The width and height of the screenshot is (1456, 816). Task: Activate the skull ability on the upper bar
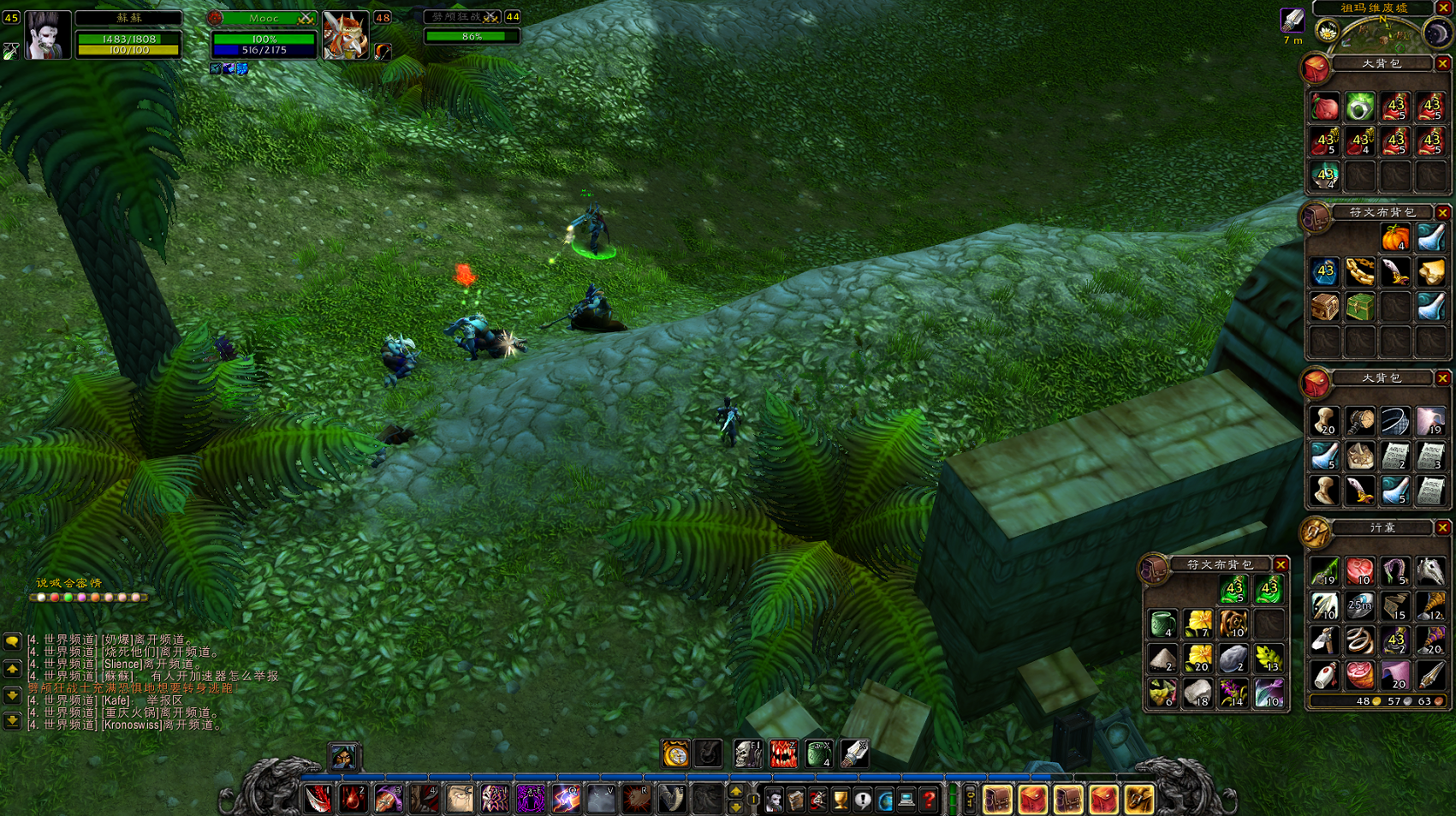[x=747, y=753]
